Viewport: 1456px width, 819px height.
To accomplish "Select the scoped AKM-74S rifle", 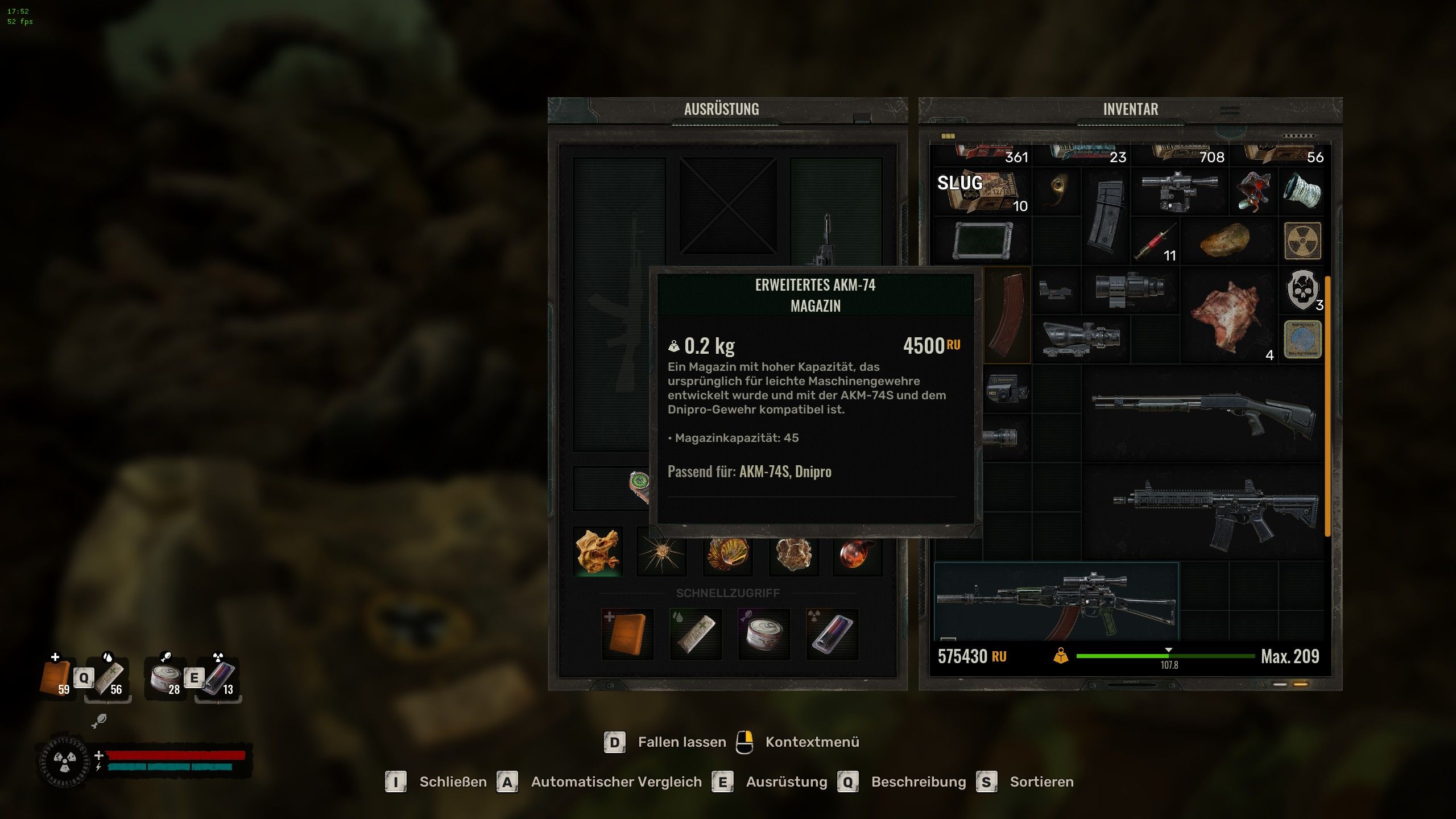I will (1056, 602).
